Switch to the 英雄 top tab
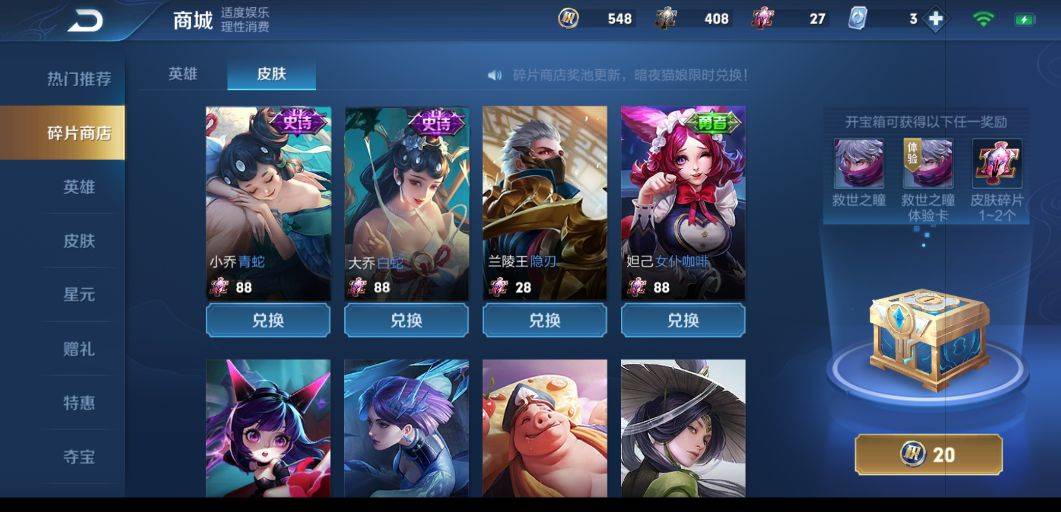Screen dimensions: 1061x512 pos(183,74)
